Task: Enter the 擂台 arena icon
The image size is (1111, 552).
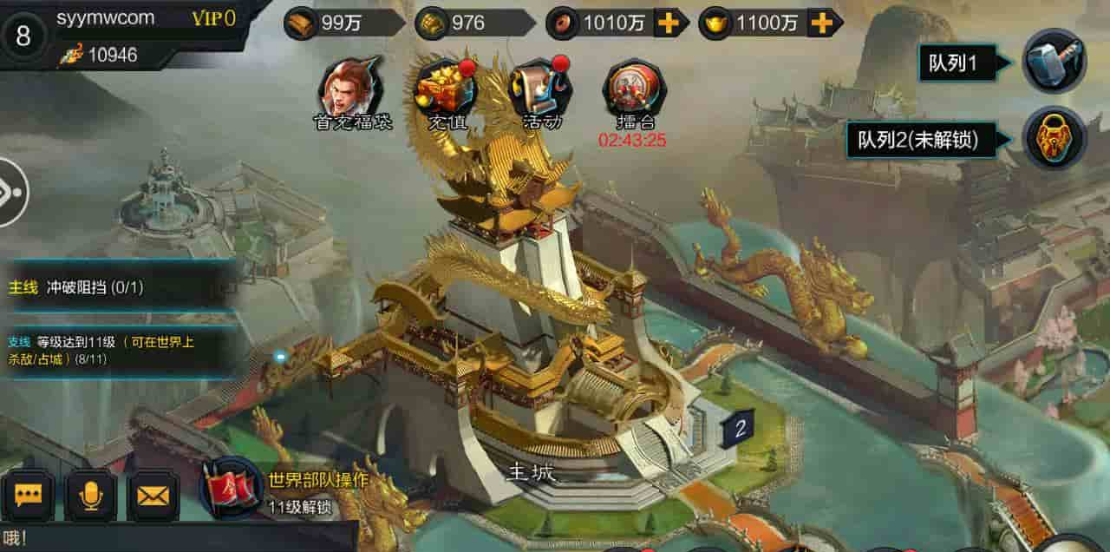Action: tap(634, 92)
